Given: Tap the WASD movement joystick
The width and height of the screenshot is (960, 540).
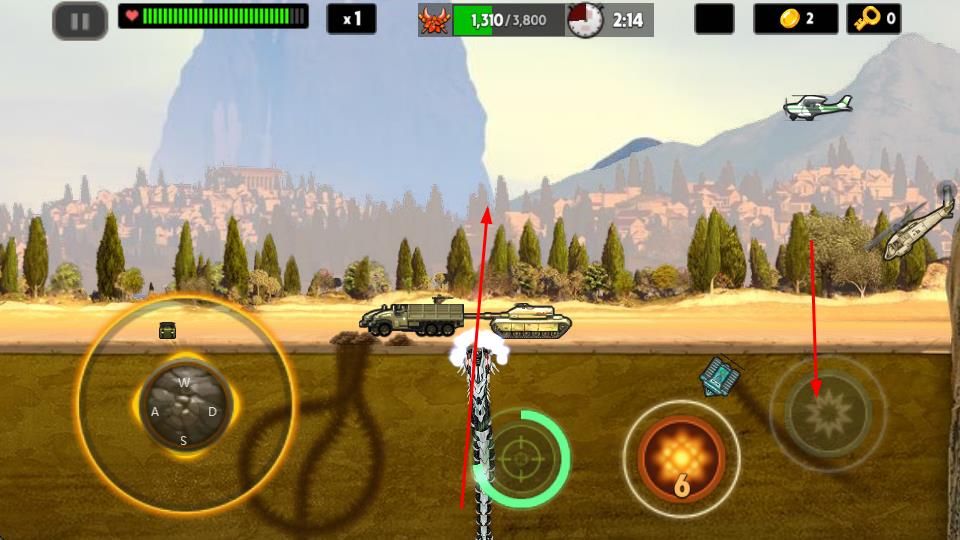Looking at the screenshot, I should (185, 410).
